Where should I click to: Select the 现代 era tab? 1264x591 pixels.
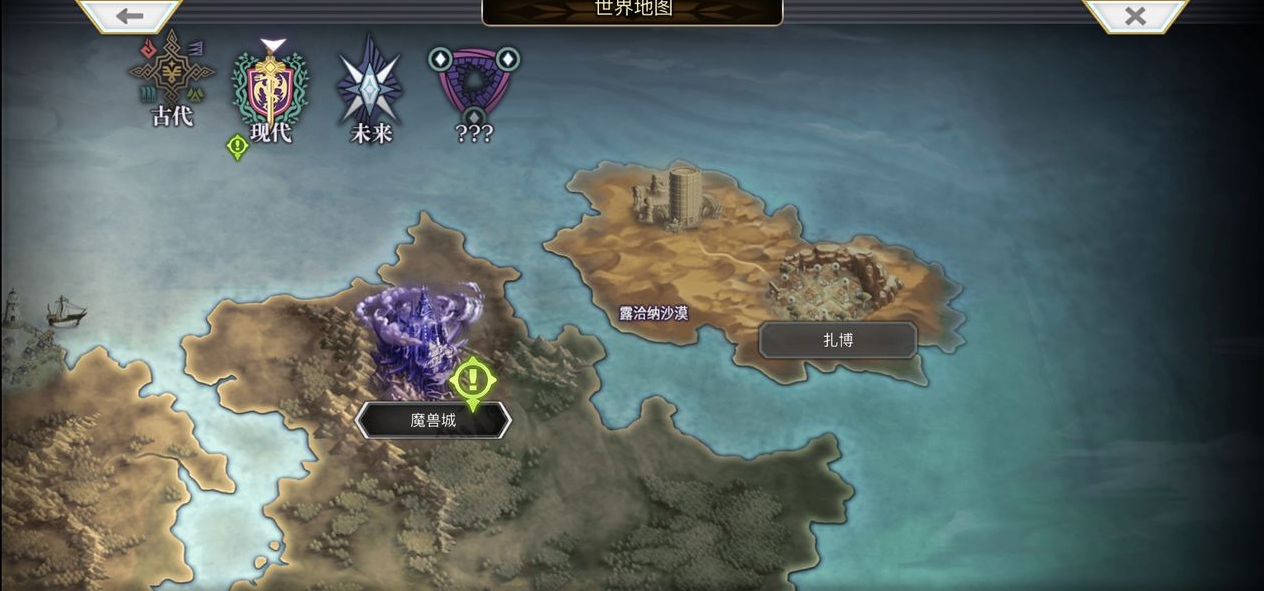[x=270, y=92]
